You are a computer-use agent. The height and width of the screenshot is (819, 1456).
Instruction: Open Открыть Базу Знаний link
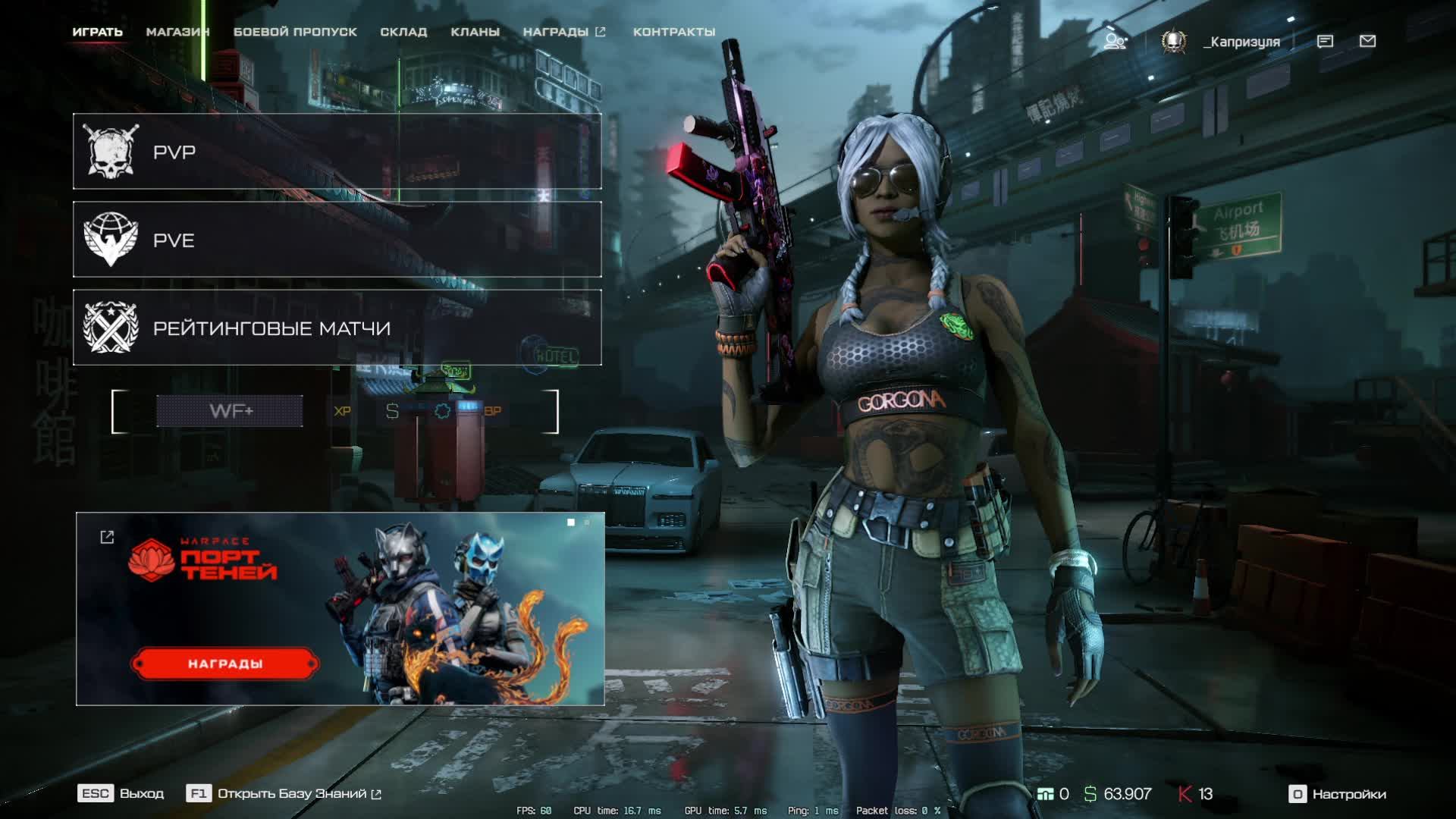point(292,793)
